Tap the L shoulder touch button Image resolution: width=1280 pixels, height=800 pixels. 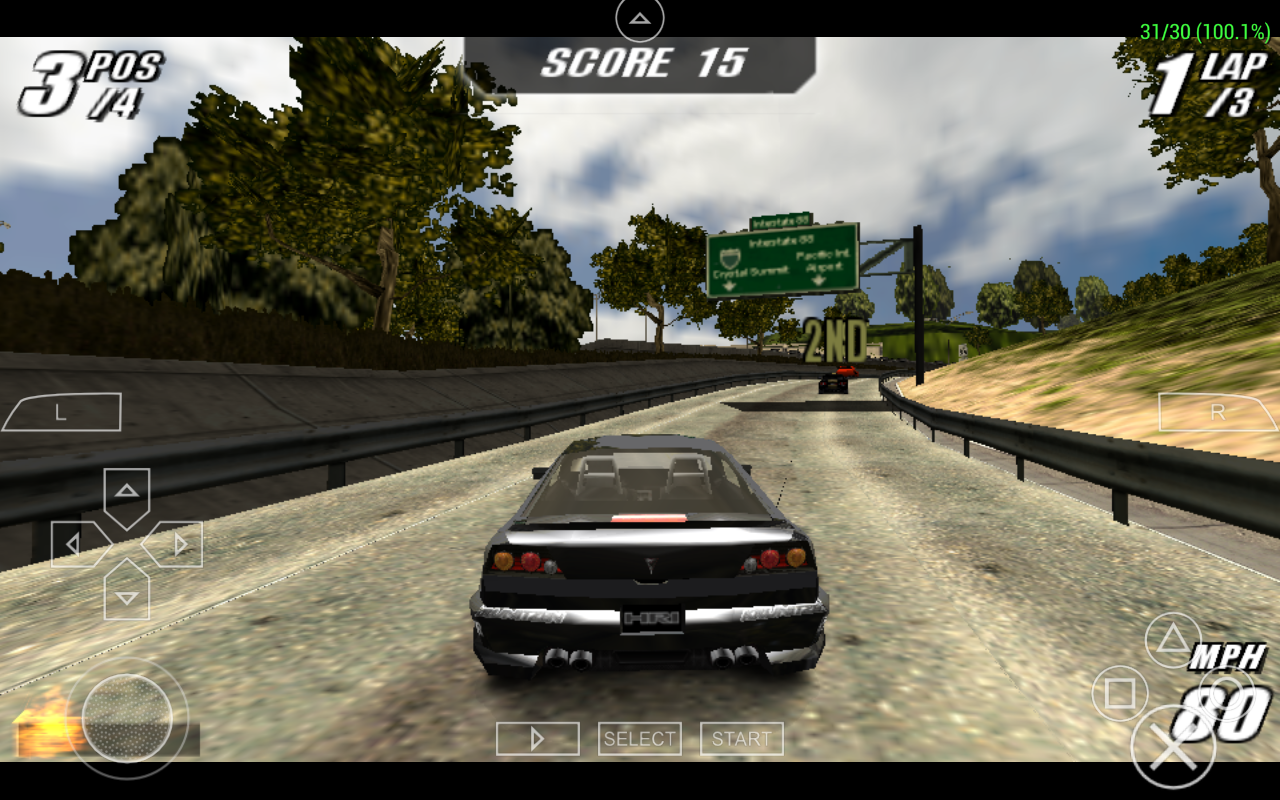(x=62, y=412)
